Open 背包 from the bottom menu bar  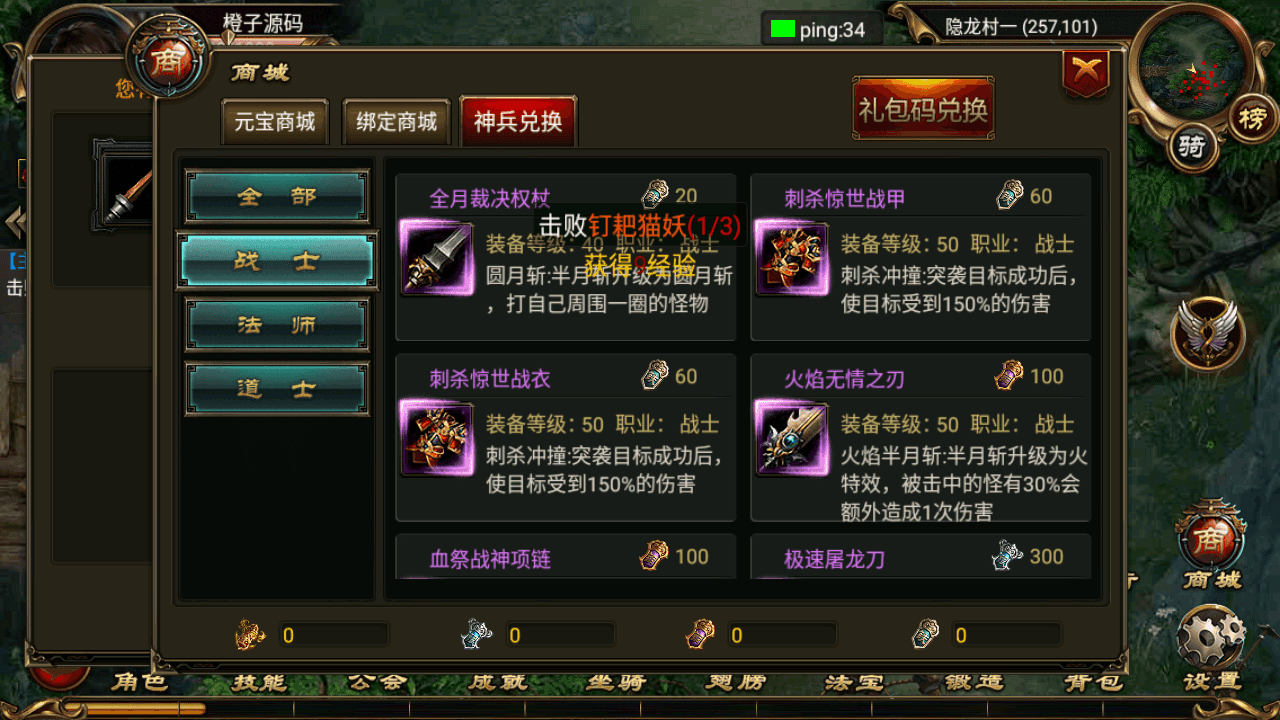click(x=1095, y=682)
